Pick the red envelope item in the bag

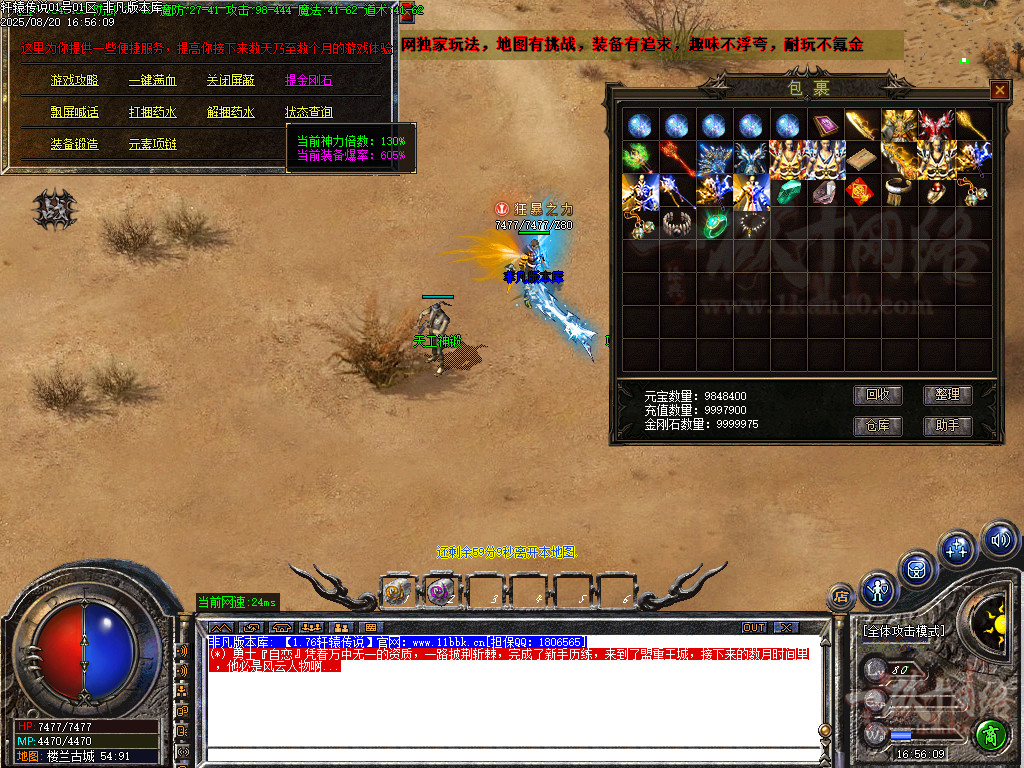(861, 191)
